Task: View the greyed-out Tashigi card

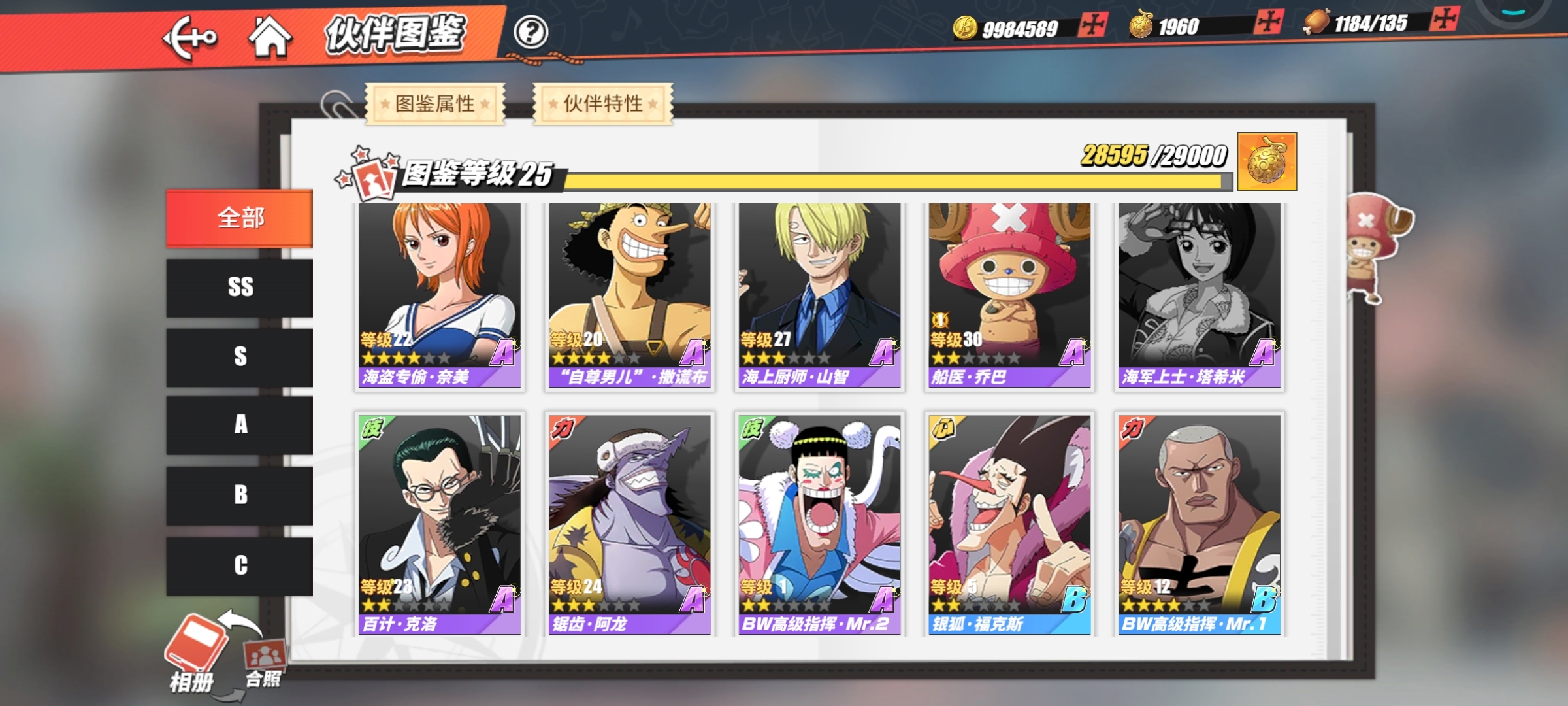Action: click(x=1200, y=295)
